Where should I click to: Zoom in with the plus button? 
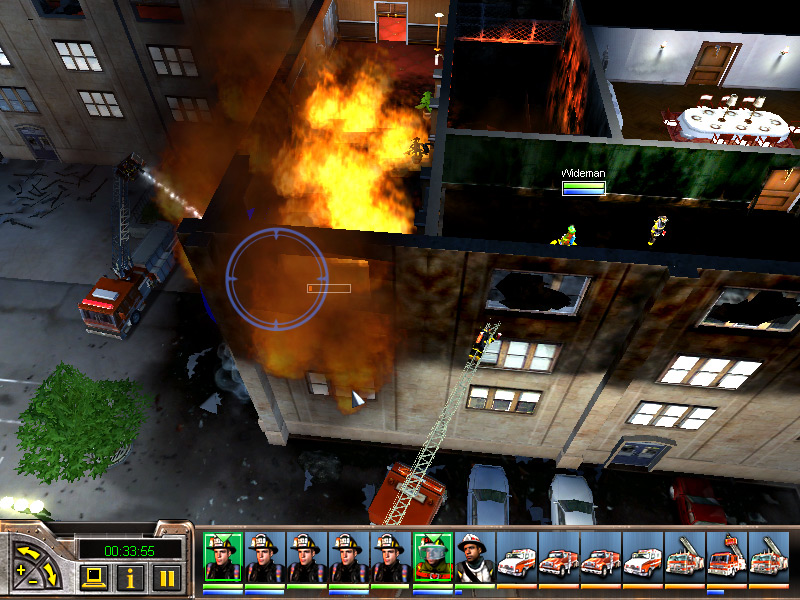coord(20,569)
